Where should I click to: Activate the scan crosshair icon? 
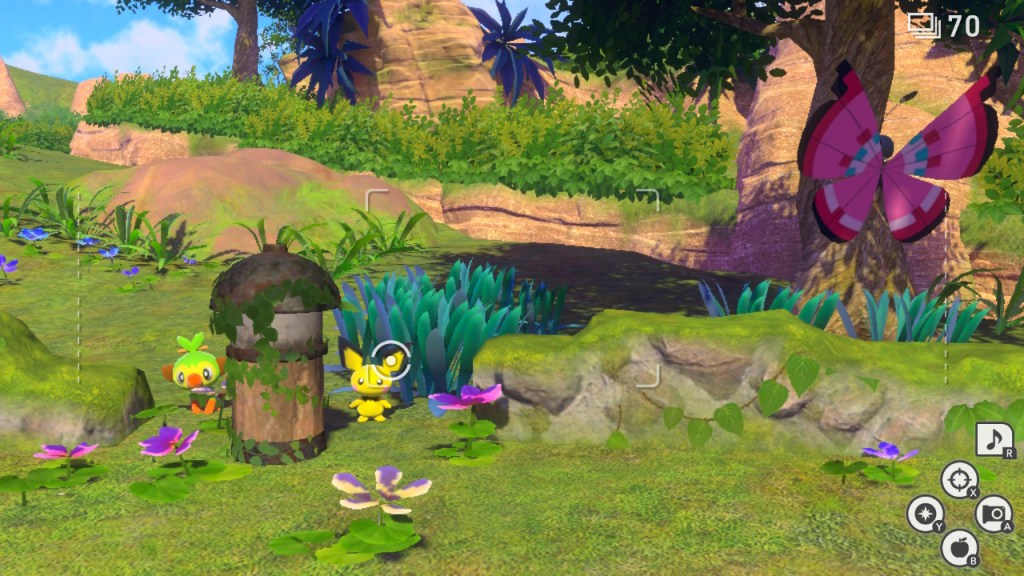959,478
